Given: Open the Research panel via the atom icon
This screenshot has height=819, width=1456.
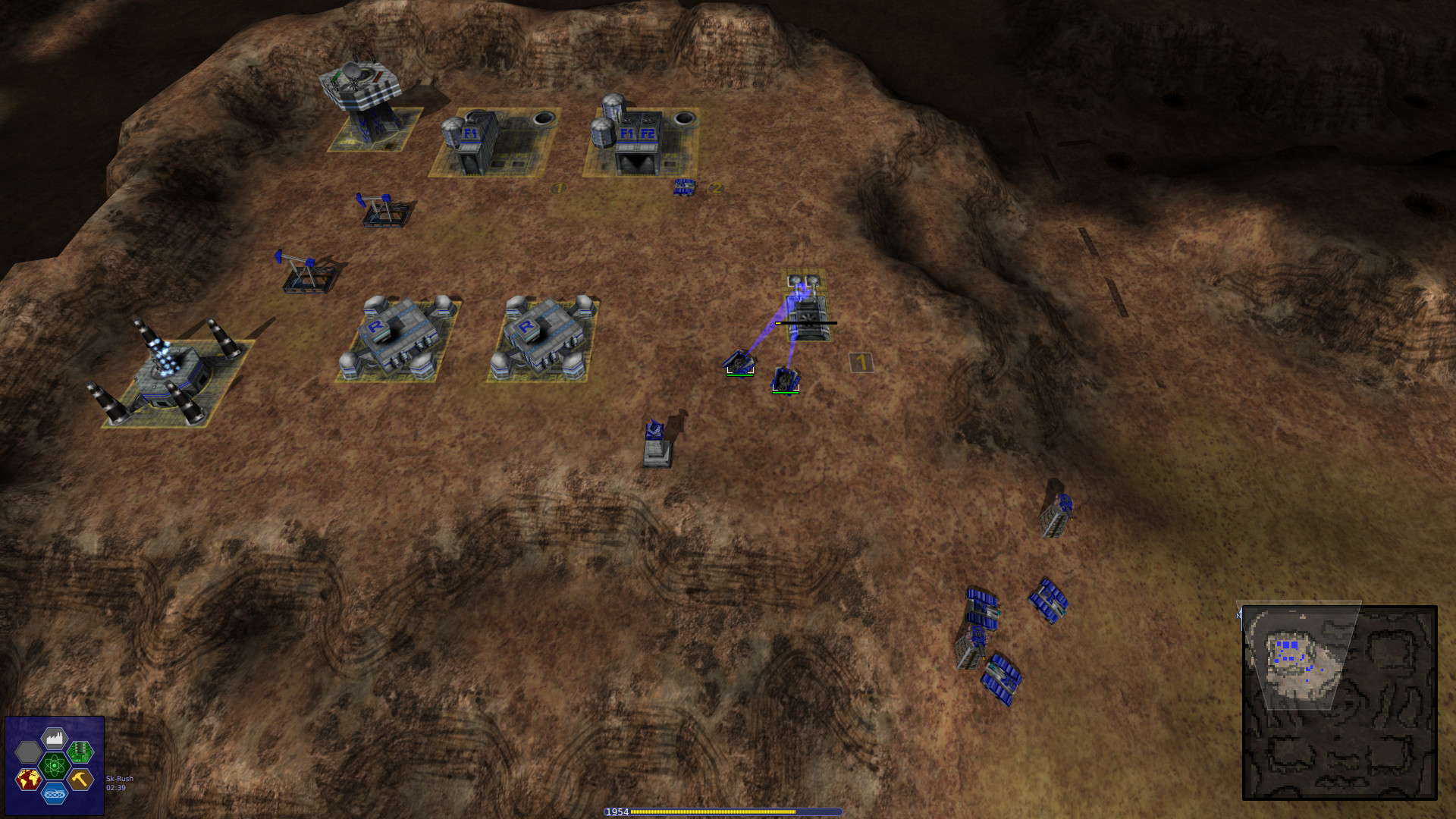Looking at the screenshot, I should 54,767.
